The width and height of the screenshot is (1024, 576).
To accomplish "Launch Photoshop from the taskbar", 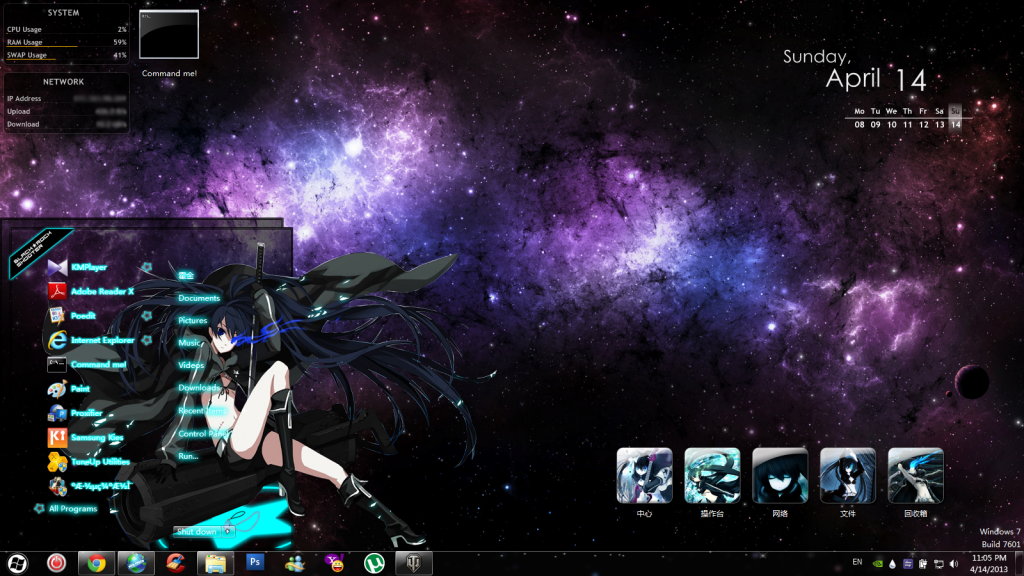I will [x=255, y=563].
